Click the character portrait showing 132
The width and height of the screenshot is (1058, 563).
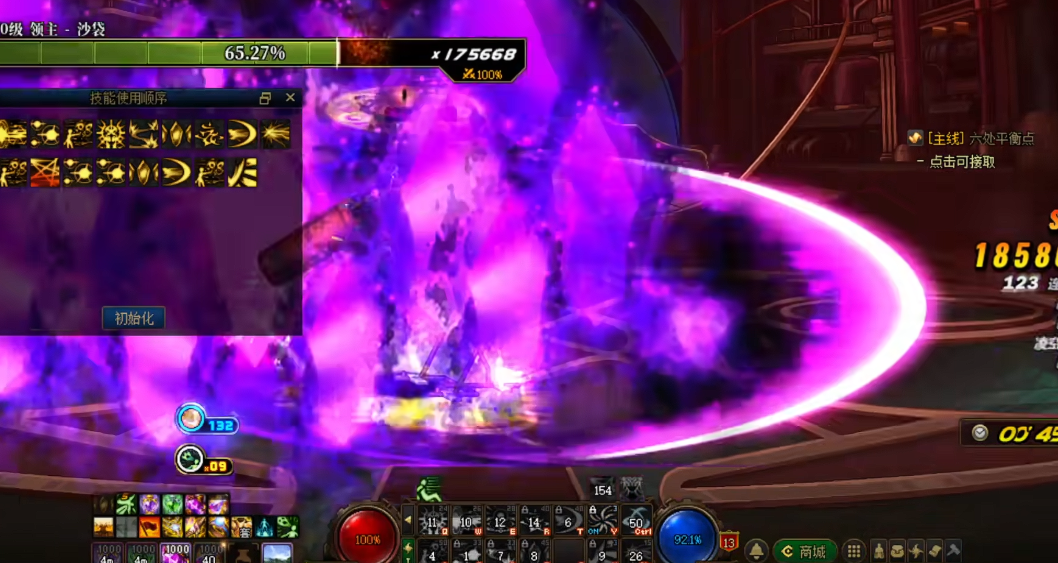coord(190,419)
